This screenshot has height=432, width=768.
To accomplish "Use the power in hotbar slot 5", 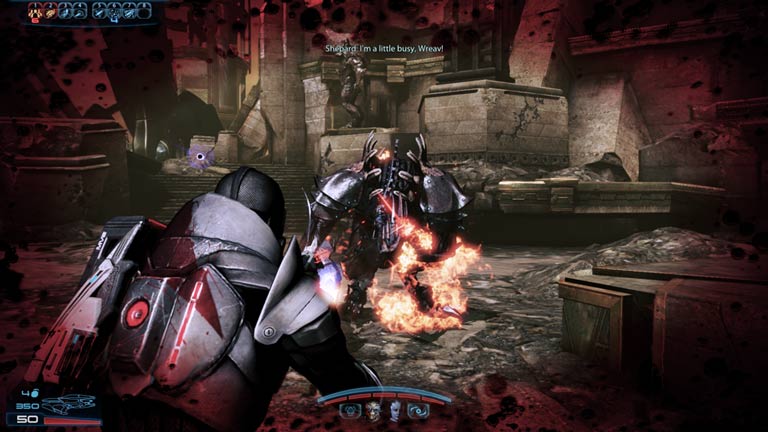I will click(x=100, y=12).
